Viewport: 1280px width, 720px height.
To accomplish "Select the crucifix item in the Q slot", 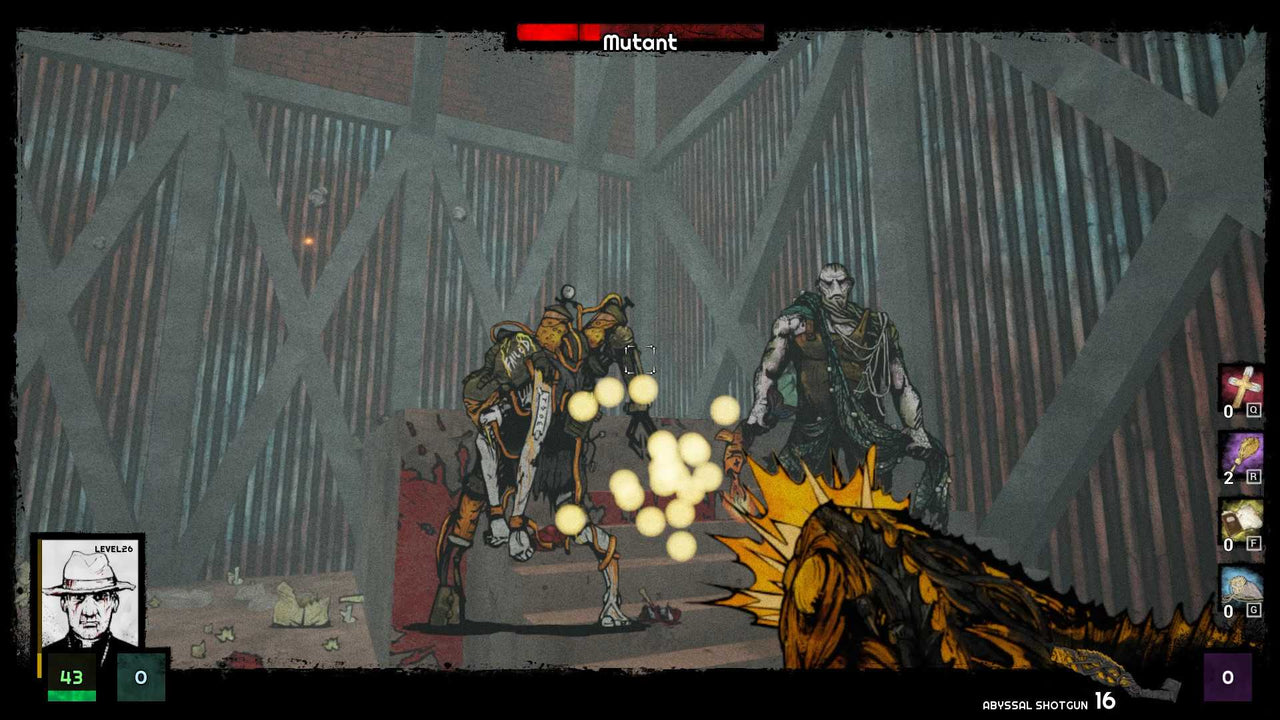I will (1242, 387).
